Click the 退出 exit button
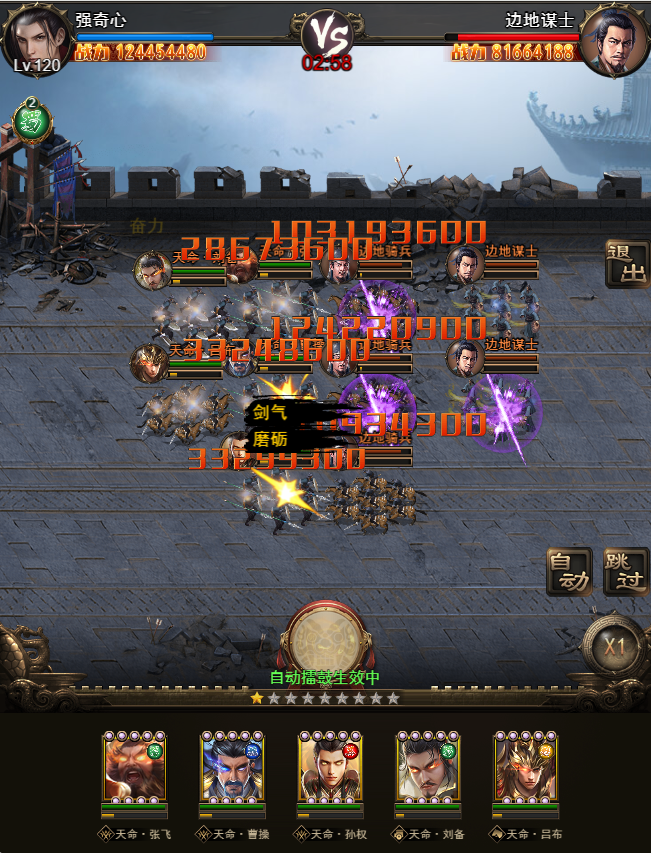The image size is (651, 853). pos(626,264)
